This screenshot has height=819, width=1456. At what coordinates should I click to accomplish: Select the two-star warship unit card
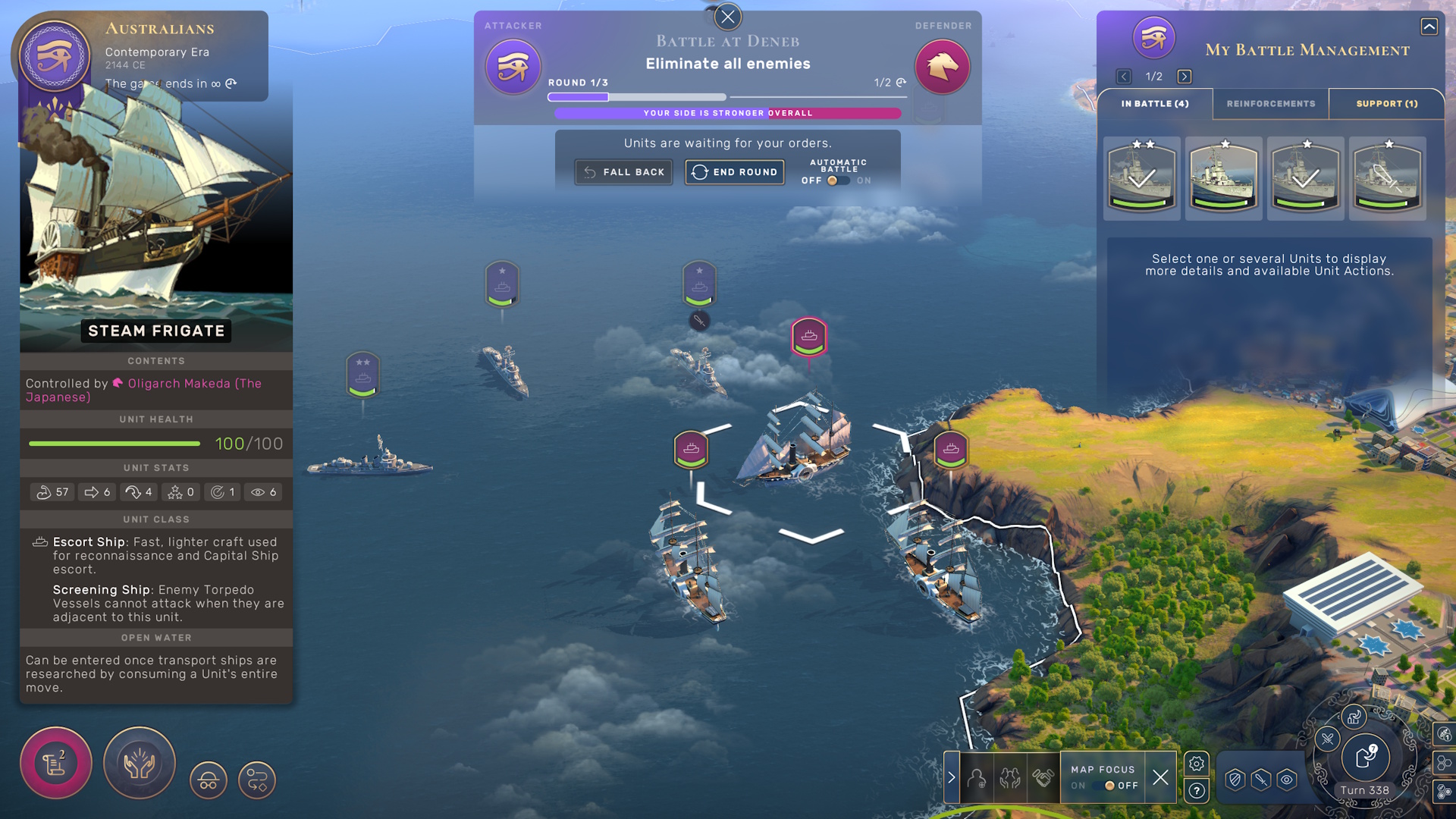(1141, 177)
